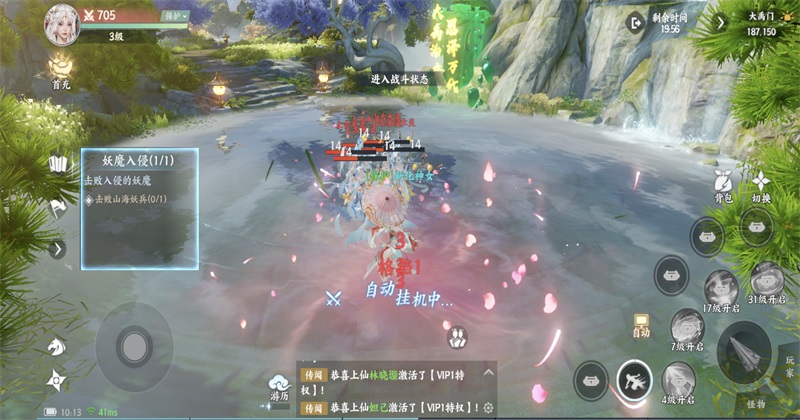The height and width of the screenshot is (420, 800).
Task: Tap the skill locked until 17级
Action: (720, 288)
